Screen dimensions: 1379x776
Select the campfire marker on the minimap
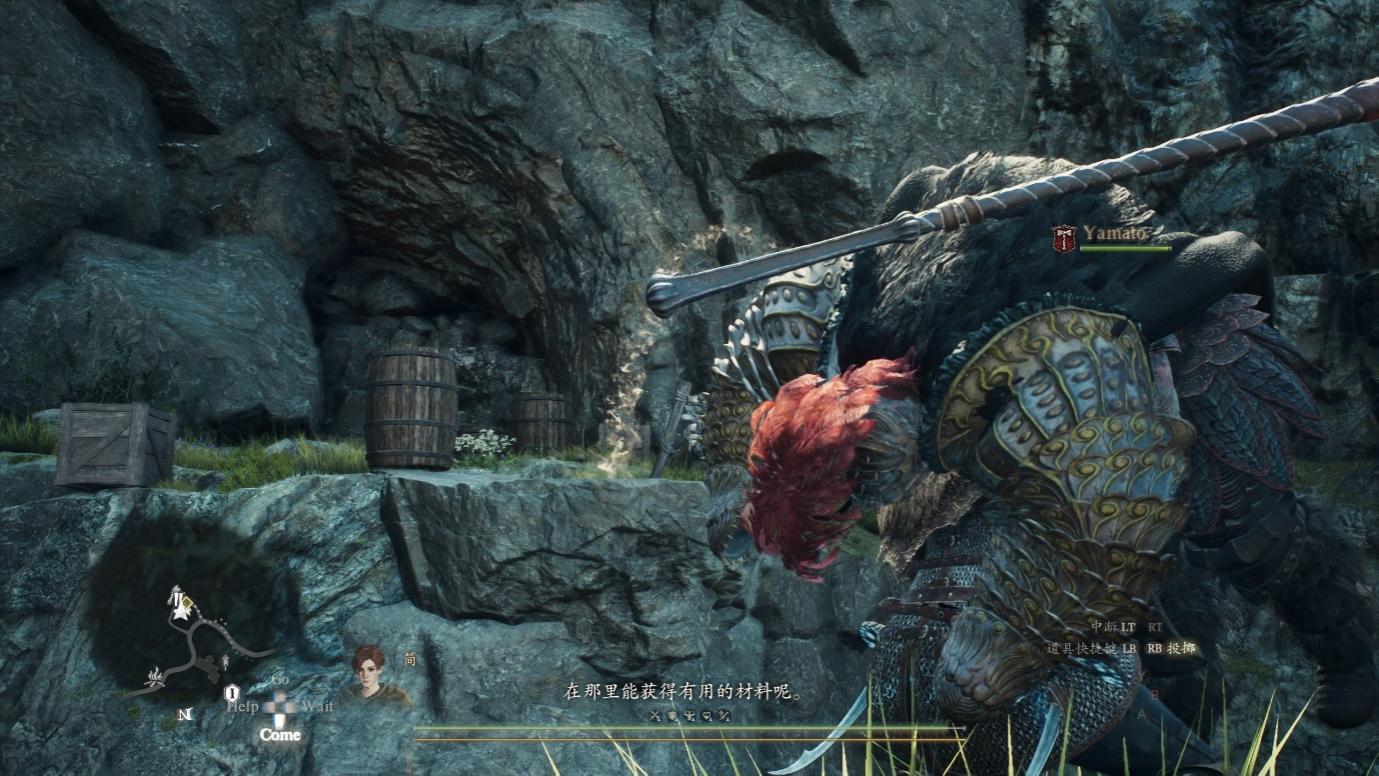pyautogui.click(x=156, y=677)
